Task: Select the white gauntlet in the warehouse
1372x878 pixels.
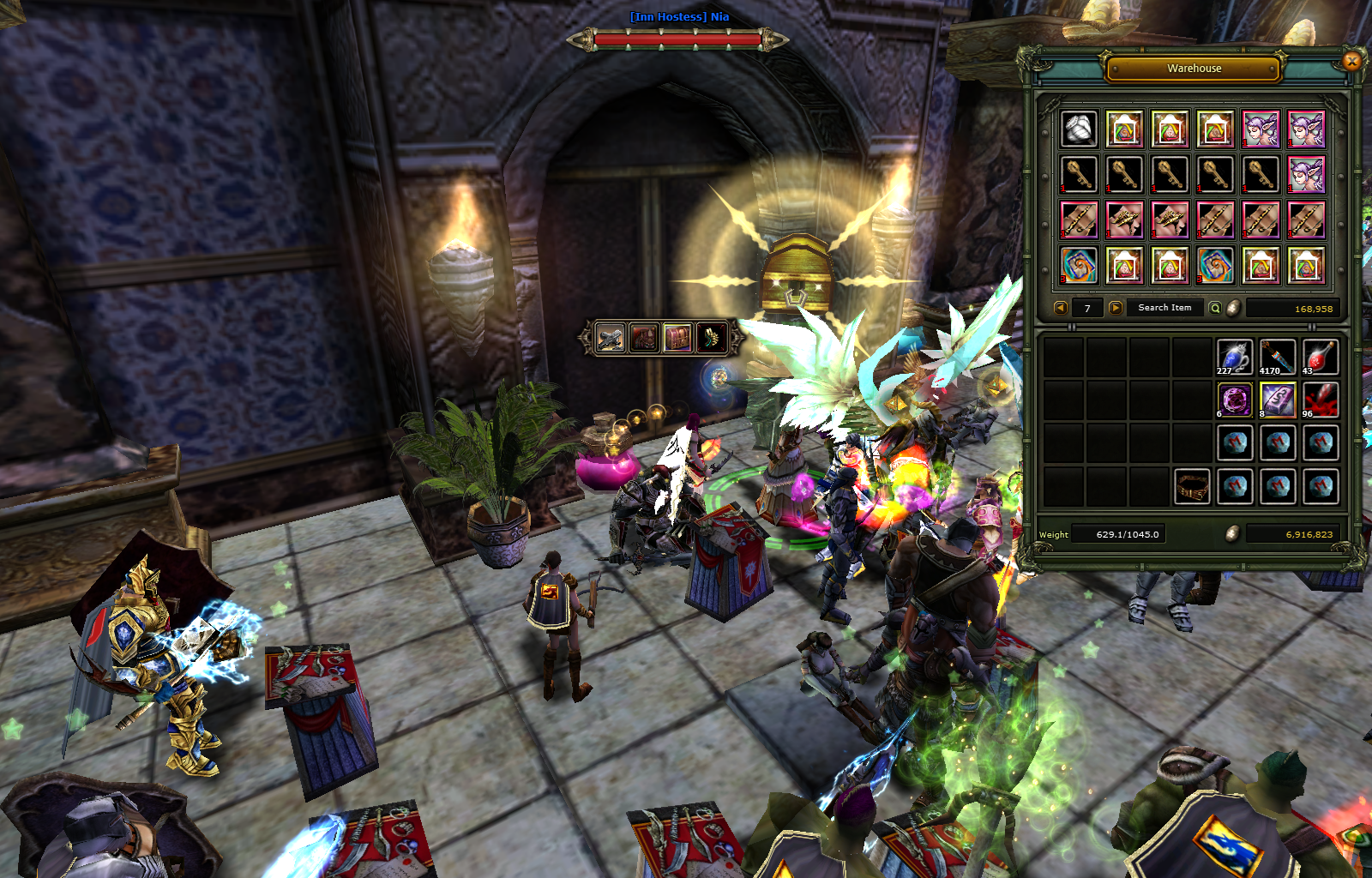Action: pyautogui.click(x=1079, y=129)
